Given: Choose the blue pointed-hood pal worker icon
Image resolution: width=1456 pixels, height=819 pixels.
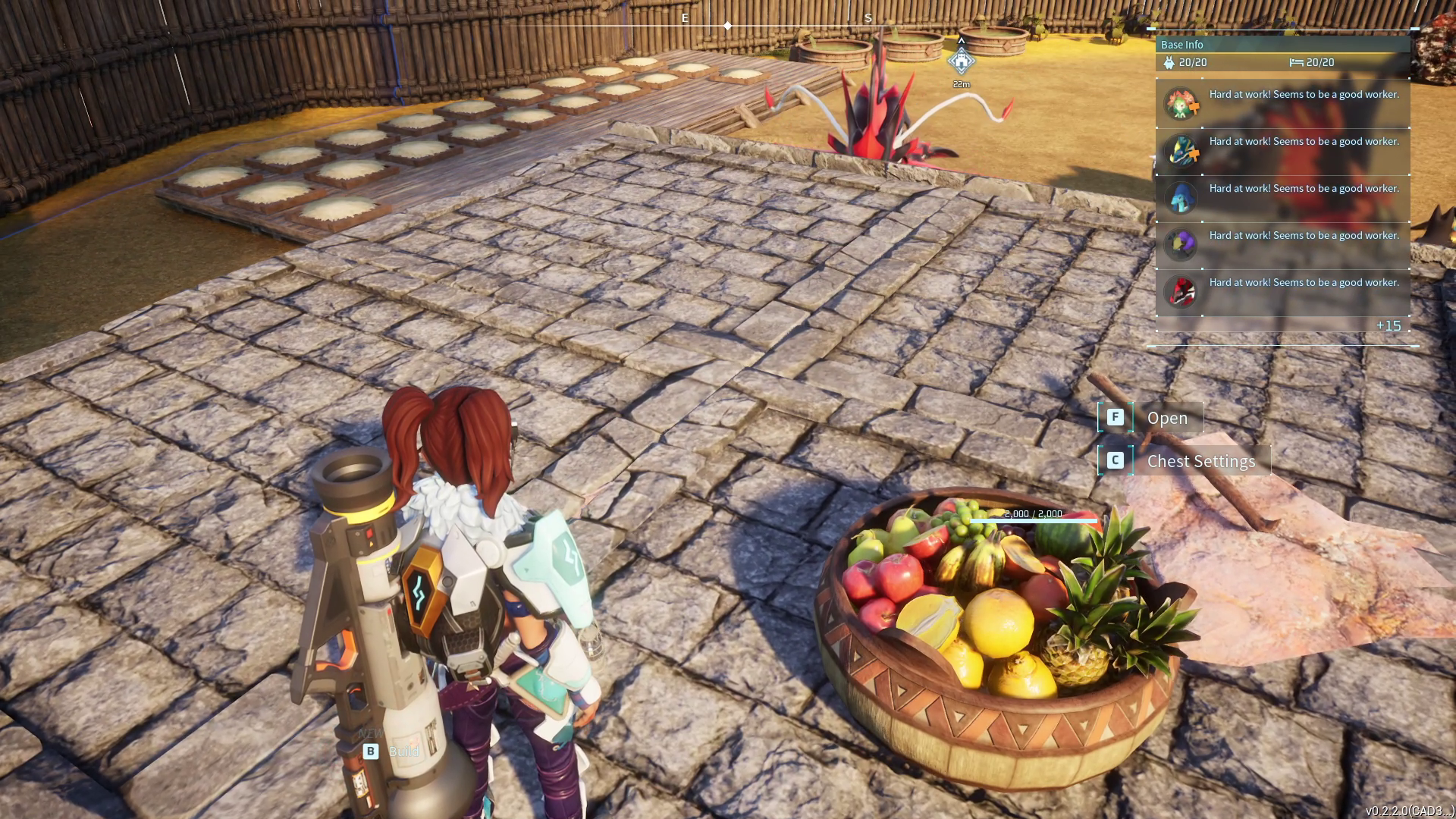Looking at the screenshot, I should pyautogui.click(x=1181, y=198).
